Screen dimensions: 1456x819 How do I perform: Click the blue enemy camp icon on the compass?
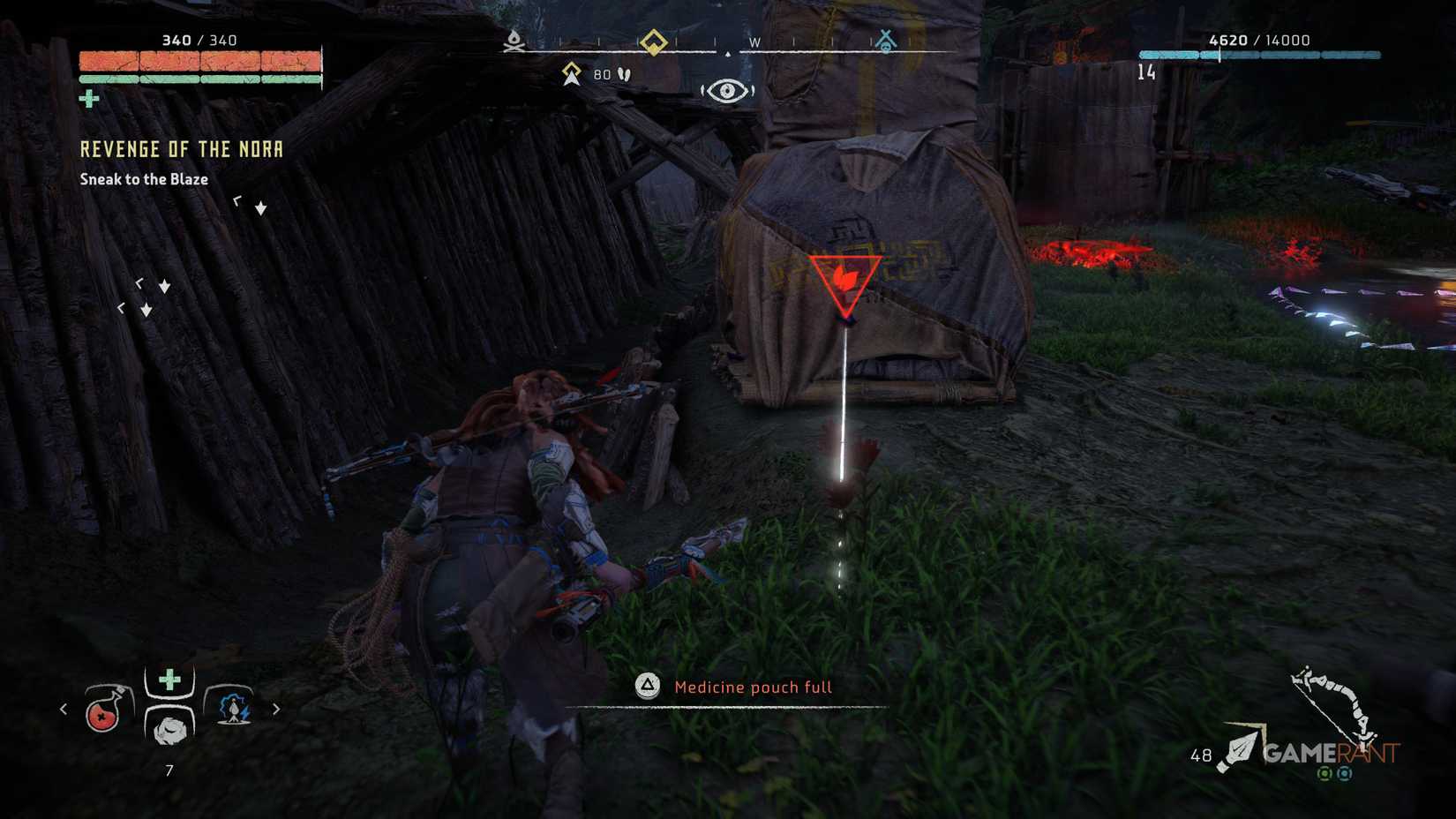pyautogui.click(x=887, y=40)
